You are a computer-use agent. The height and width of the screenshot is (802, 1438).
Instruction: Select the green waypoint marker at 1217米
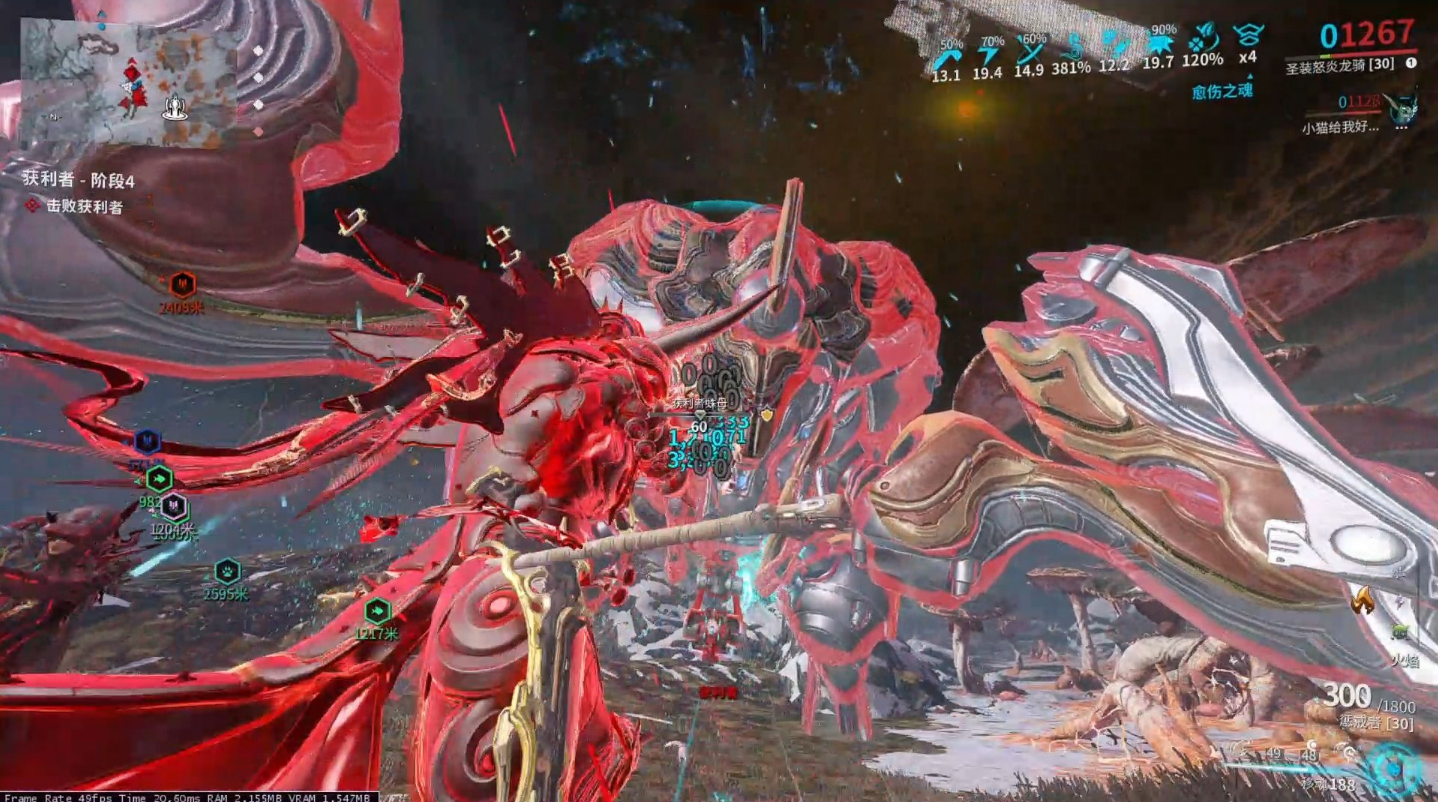376,610
